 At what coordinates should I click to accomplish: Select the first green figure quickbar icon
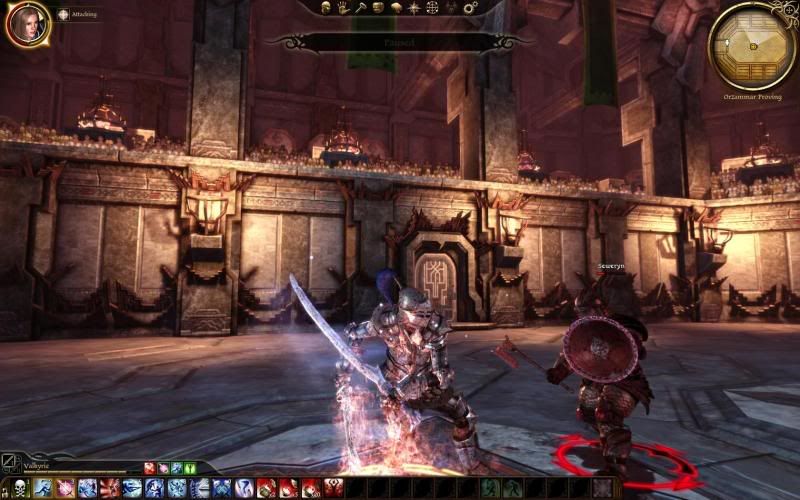pos(489,488)
